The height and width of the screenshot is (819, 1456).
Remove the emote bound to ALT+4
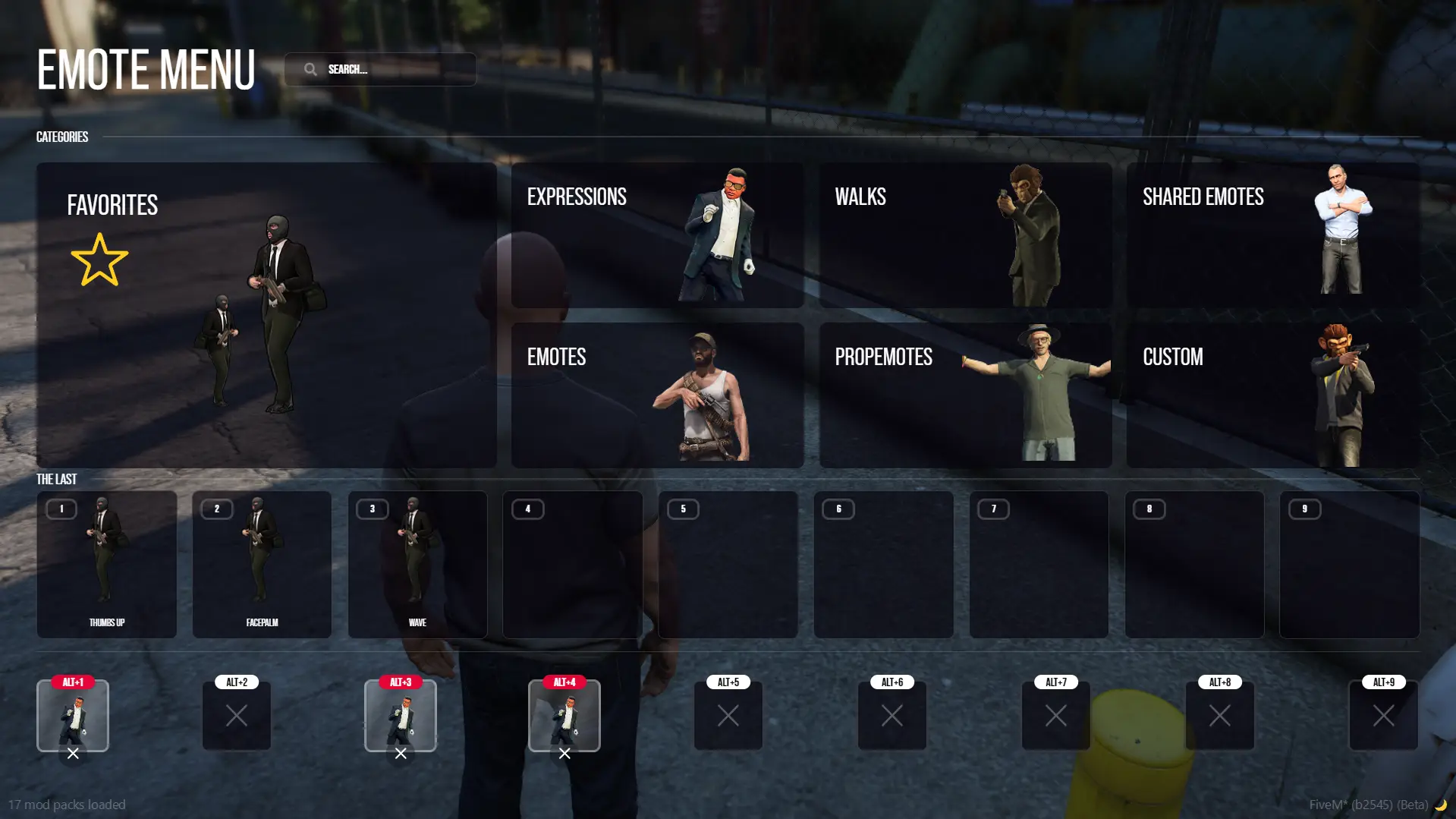point(564,754)
